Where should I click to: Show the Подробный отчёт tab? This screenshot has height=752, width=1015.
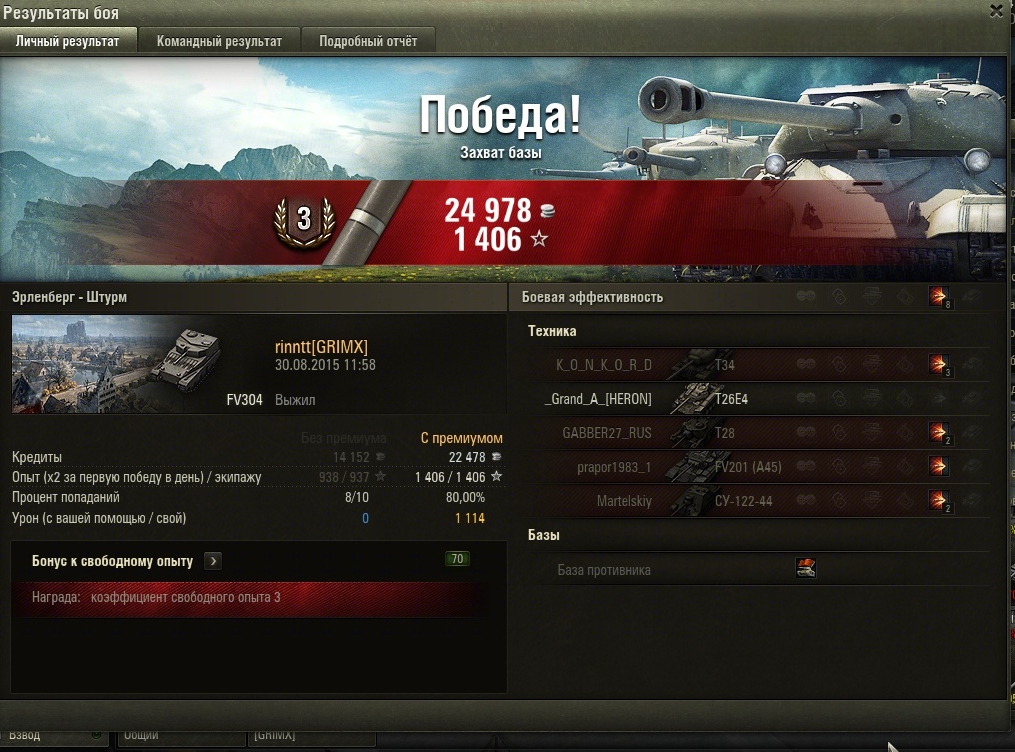368,41
